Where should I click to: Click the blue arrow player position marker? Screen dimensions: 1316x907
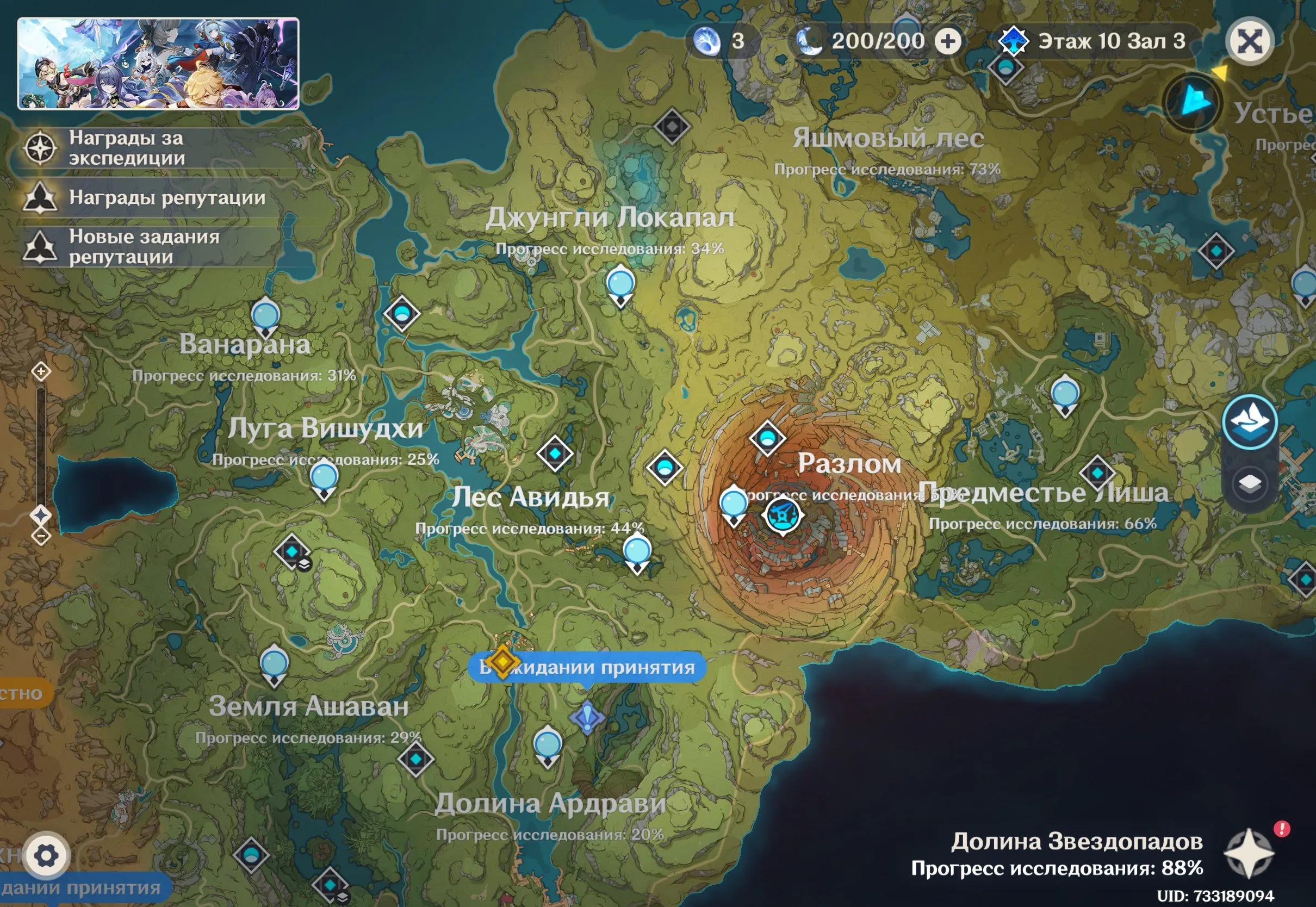pyautogui.click(x=1194, y=102)
